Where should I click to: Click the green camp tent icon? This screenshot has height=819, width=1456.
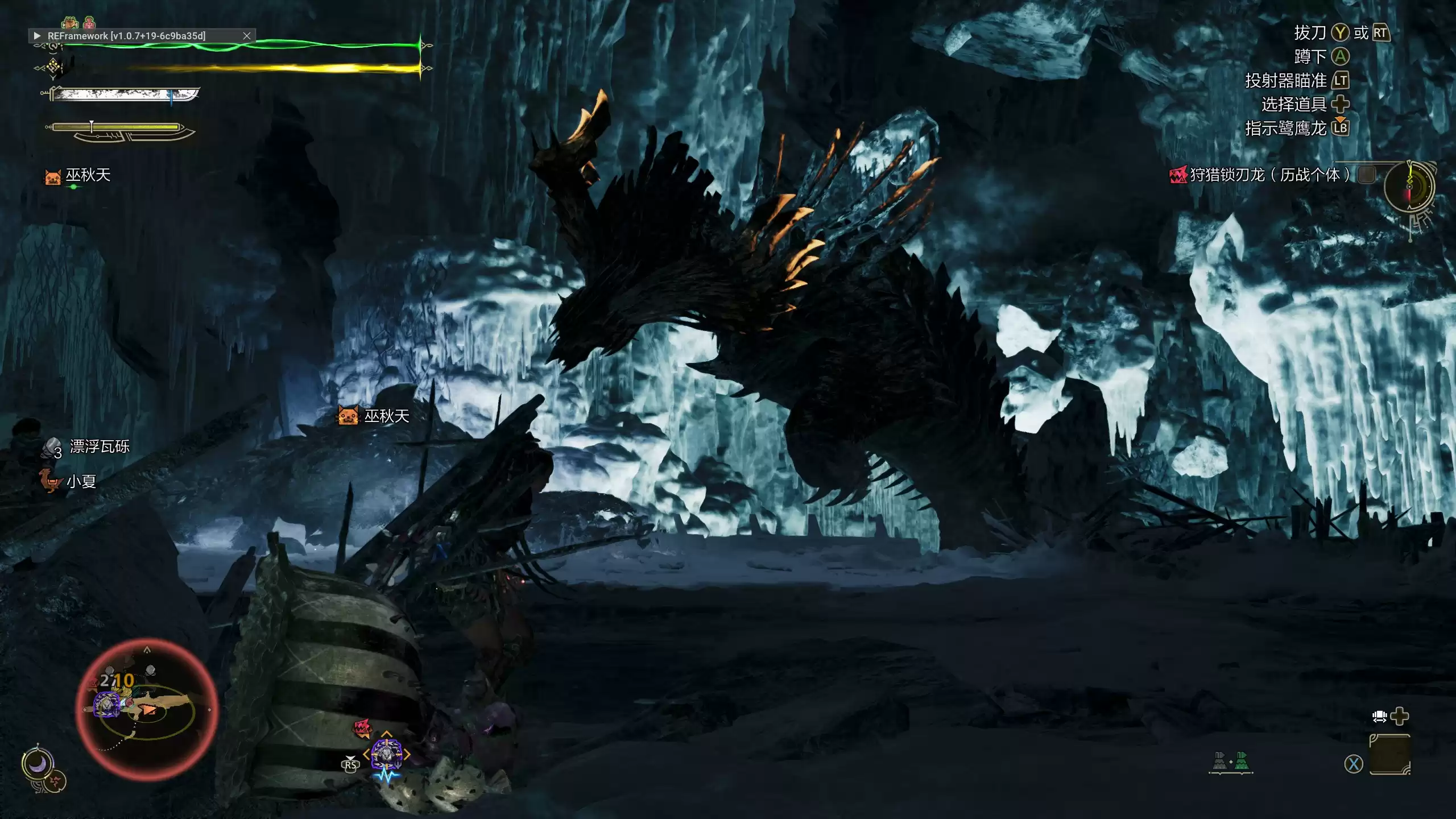1242,761
